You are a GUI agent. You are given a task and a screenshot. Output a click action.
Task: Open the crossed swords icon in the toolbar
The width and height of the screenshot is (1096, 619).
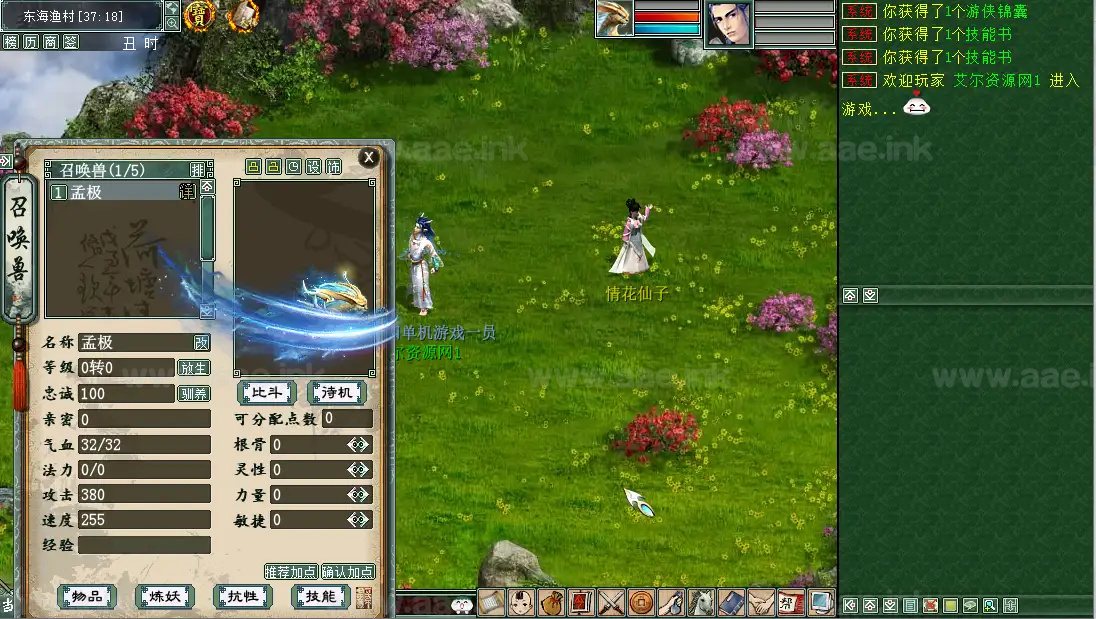click(611, 603)
